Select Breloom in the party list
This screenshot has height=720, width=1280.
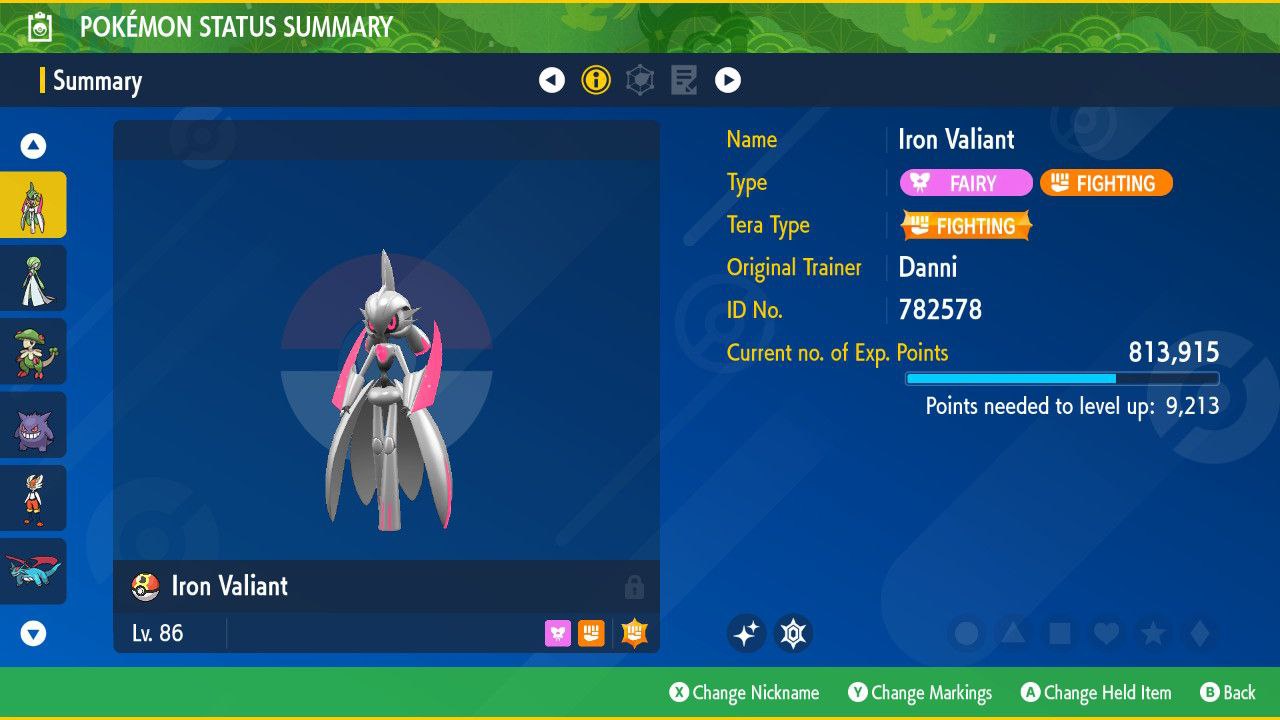point(33,351)
